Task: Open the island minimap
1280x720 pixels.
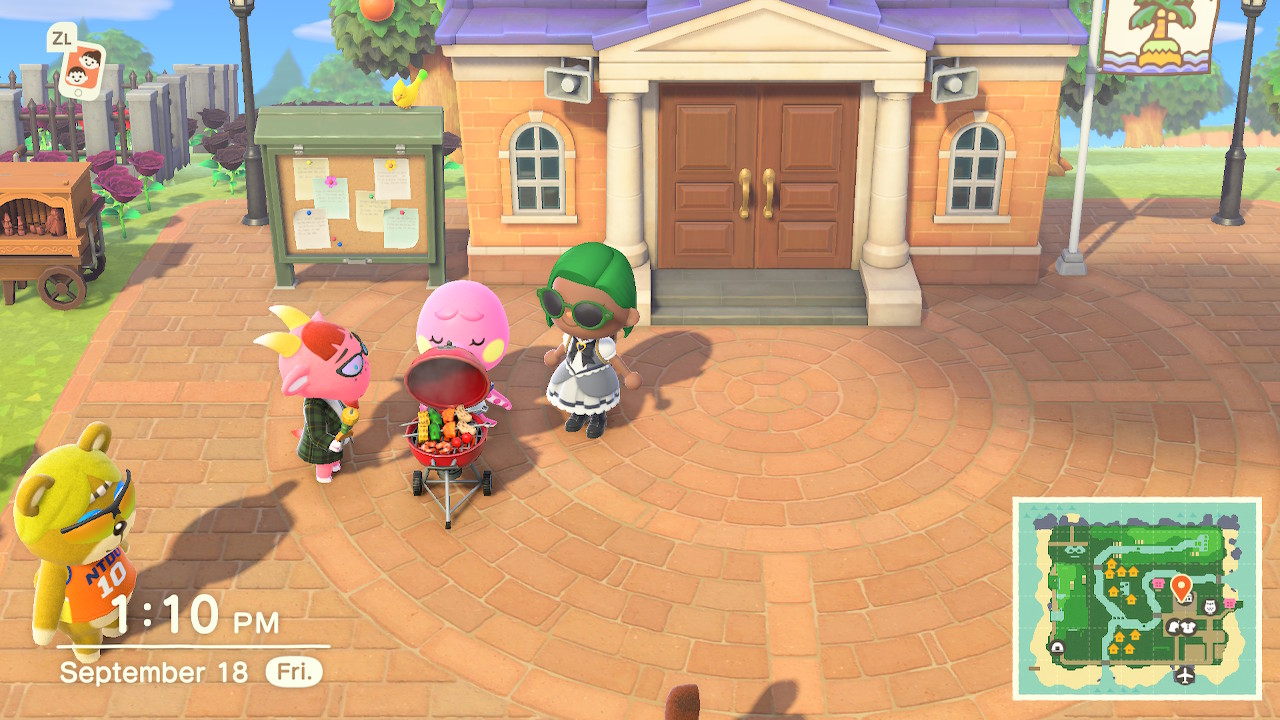Action: point(1136,598)
